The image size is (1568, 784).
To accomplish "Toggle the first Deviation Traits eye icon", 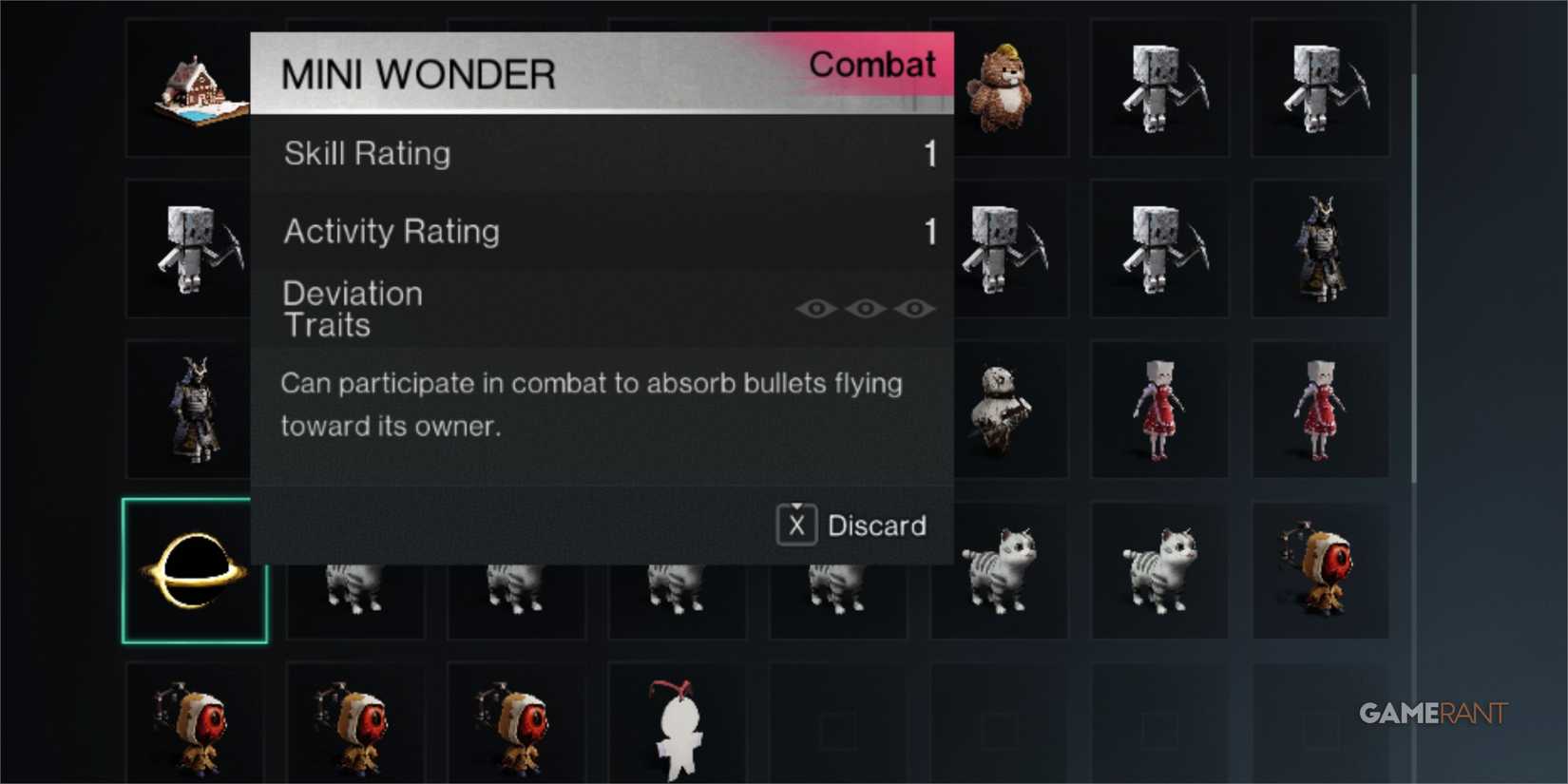I will pyautogui.click(x=817, y=307).
